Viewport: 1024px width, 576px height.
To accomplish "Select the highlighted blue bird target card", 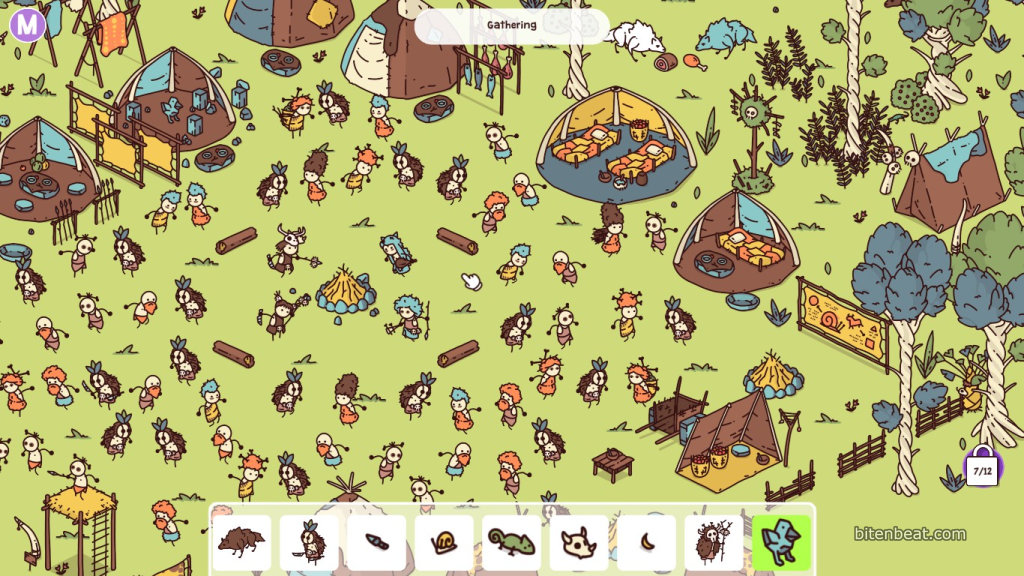I will [781, 543].
